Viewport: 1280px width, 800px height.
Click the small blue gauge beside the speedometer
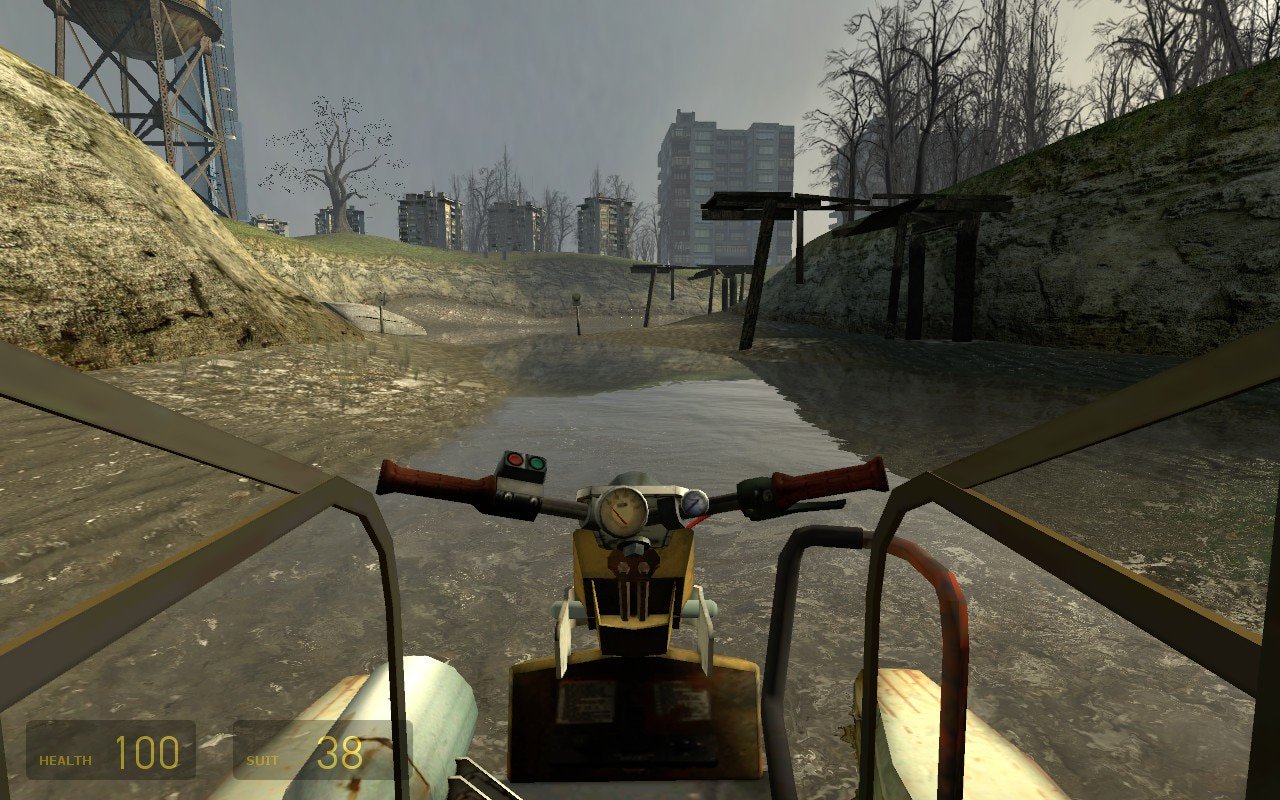pos(693,503)
